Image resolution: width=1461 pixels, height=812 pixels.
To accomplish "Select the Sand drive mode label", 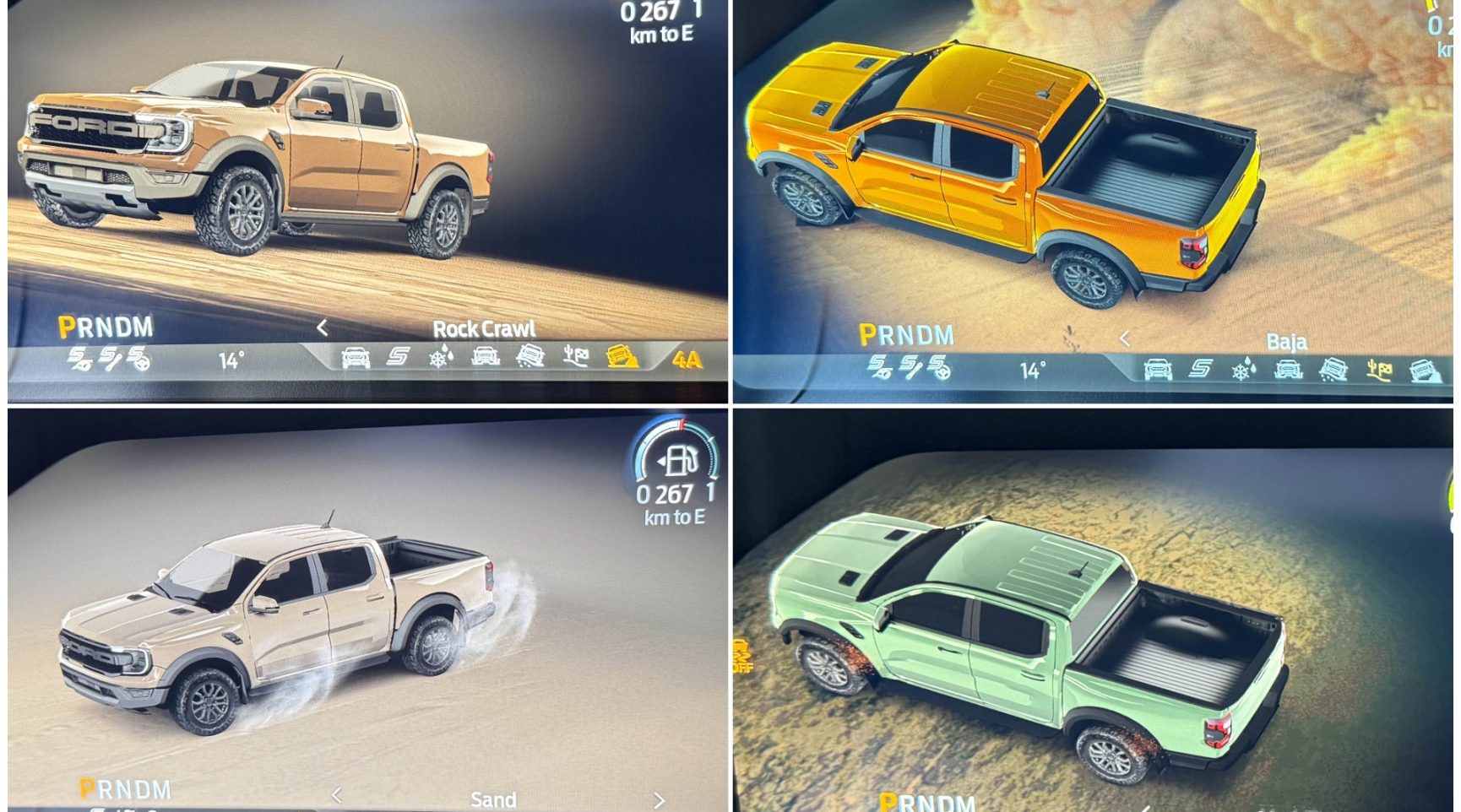I will point(493,799).
